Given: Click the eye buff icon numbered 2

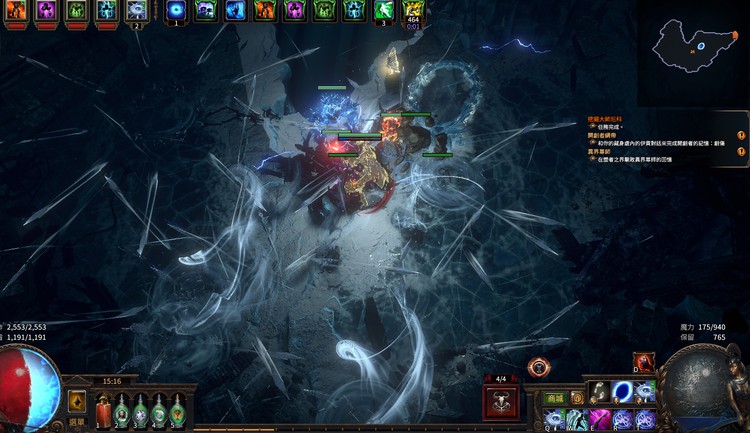Looking at the screenshot, I should point(137,11).
